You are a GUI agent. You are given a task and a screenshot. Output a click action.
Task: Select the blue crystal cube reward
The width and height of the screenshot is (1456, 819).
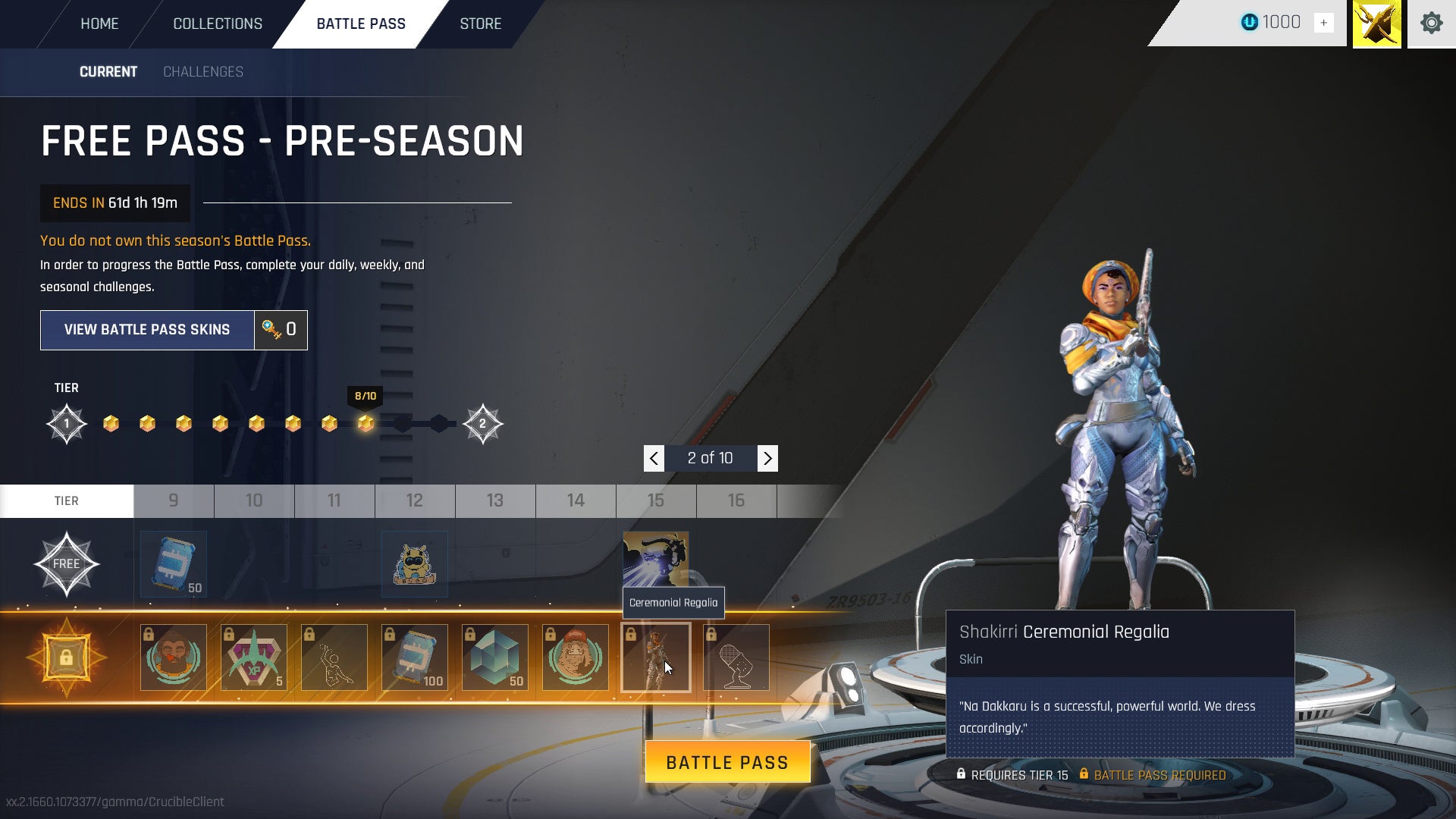494,657
